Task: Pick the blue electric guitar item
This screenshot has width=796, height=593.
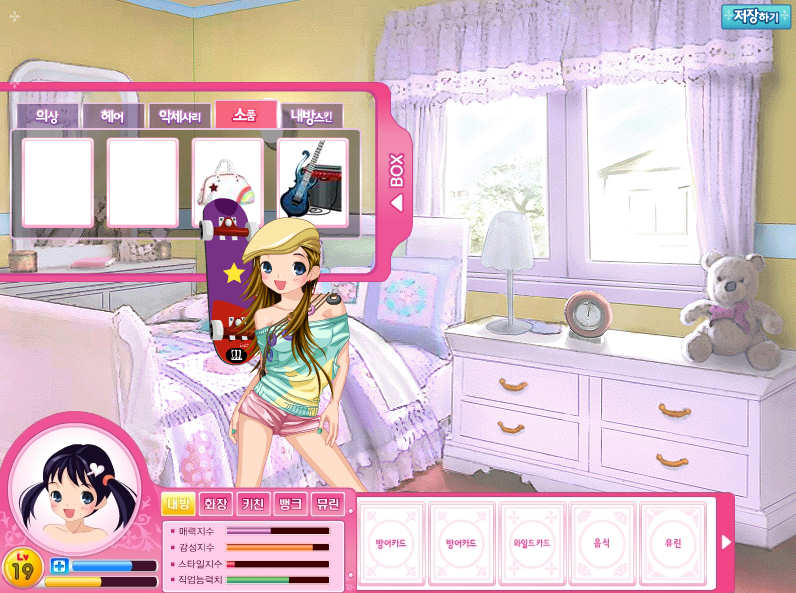Action: tap(312, 183)
